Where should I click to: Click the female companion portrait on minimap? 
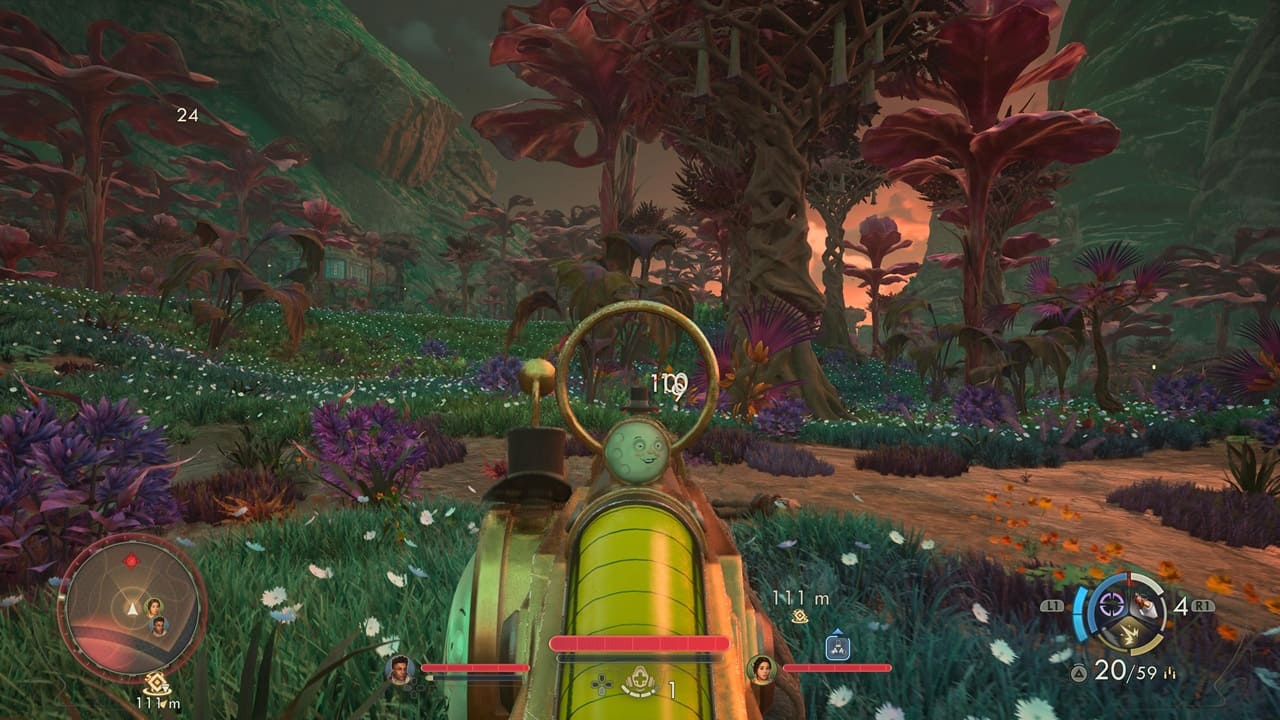[154, 607]
